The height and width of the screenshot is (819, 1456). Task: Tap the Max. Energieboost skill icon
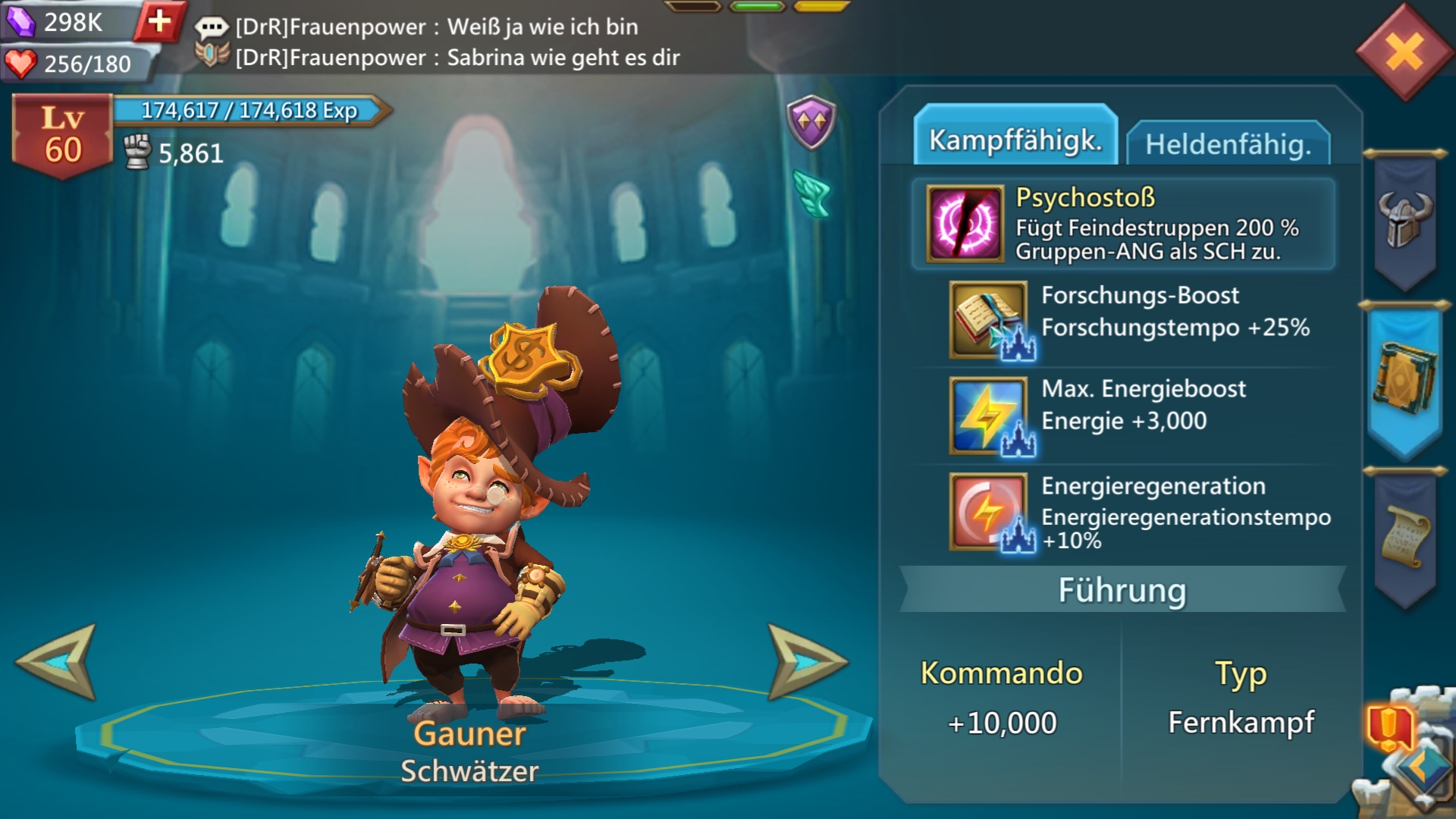point(989,415)
